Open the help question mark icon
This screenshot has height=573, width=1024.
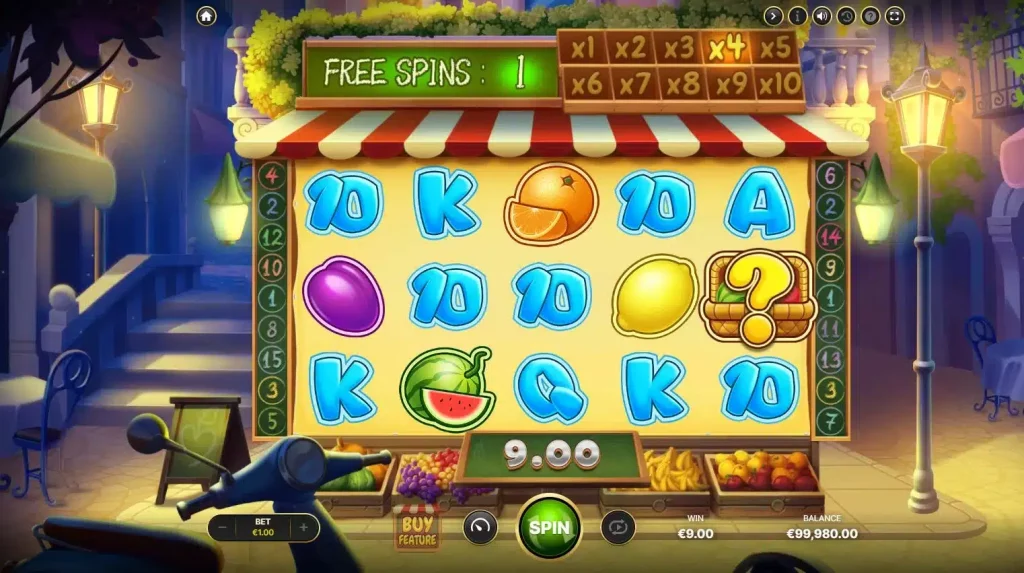click(x=870, y=16)
